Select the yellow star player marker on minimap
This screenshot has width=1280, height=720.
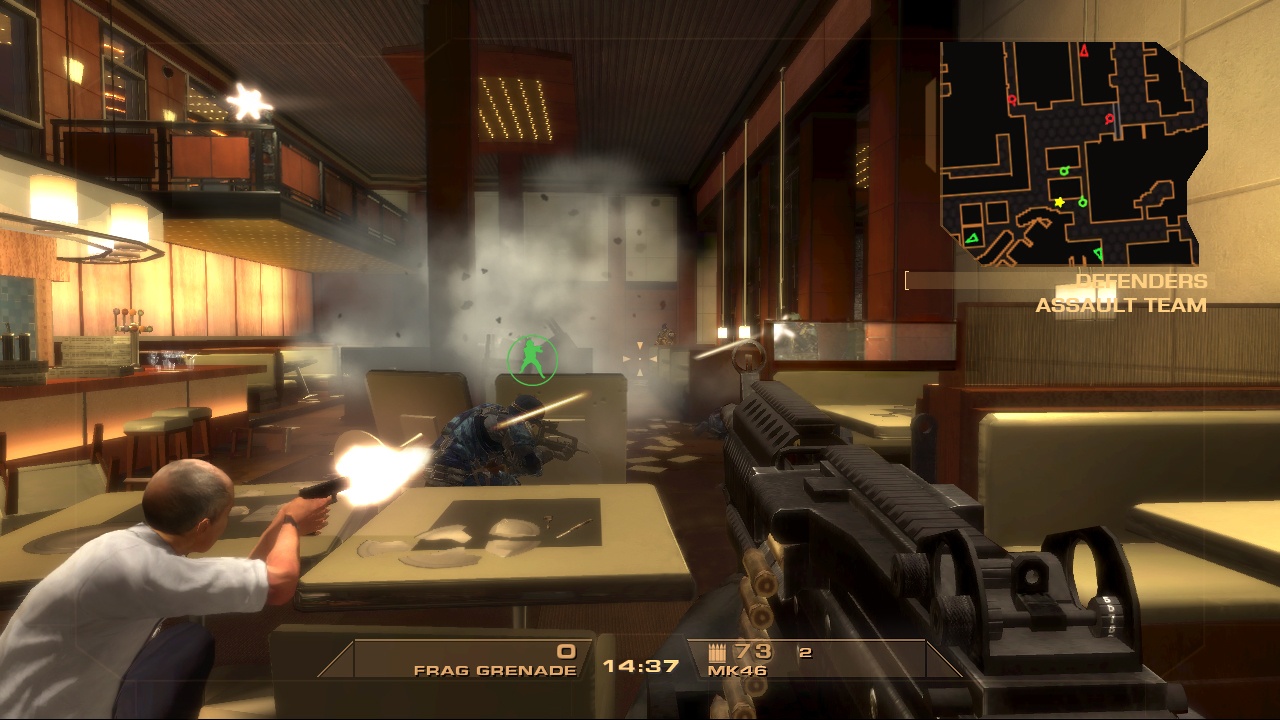(x=1059, y=202)
